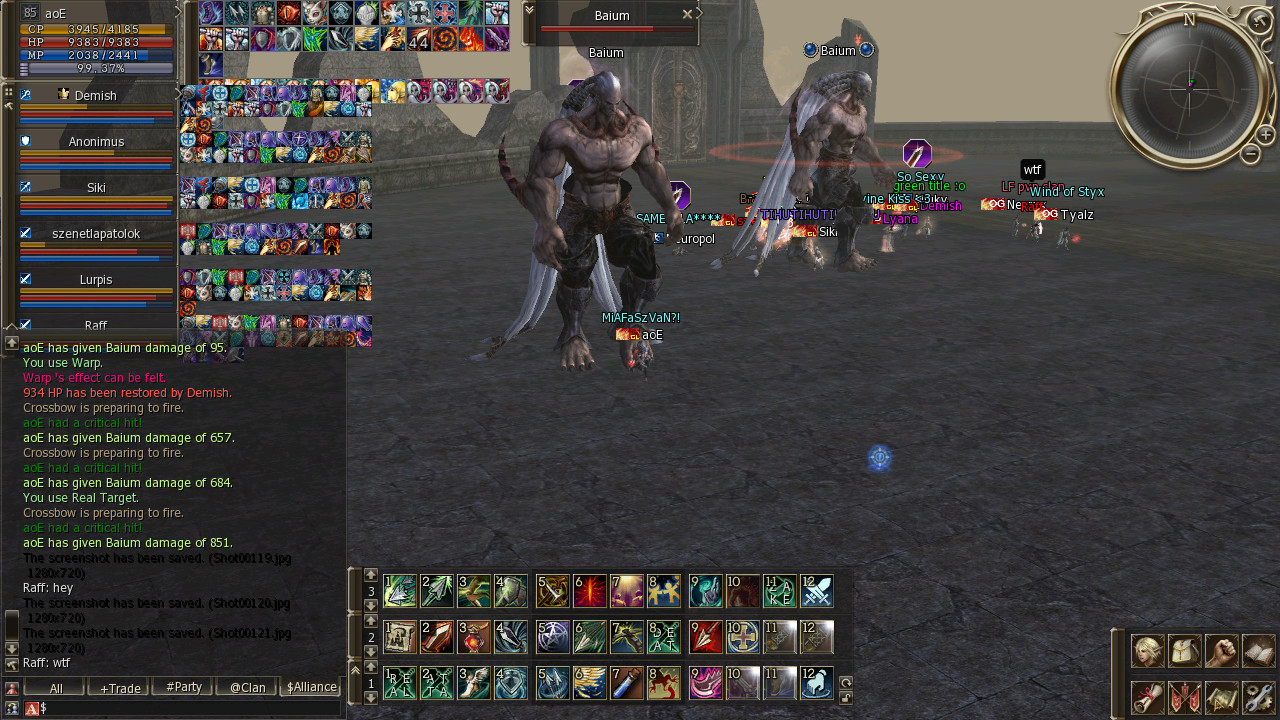
Task: Use the blue potion vial hotbar slot
Action: pos(626,683)
